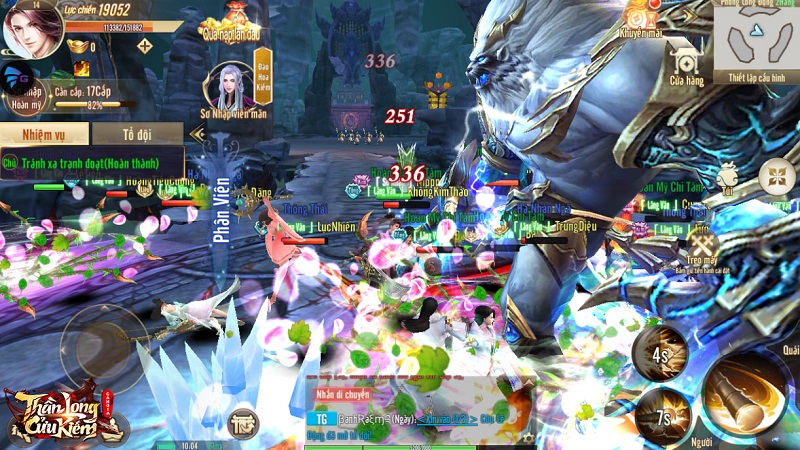The image size is (800, 450).
Task: Switch to the Nhiệm vụ tab
Action: coord(45,134)
